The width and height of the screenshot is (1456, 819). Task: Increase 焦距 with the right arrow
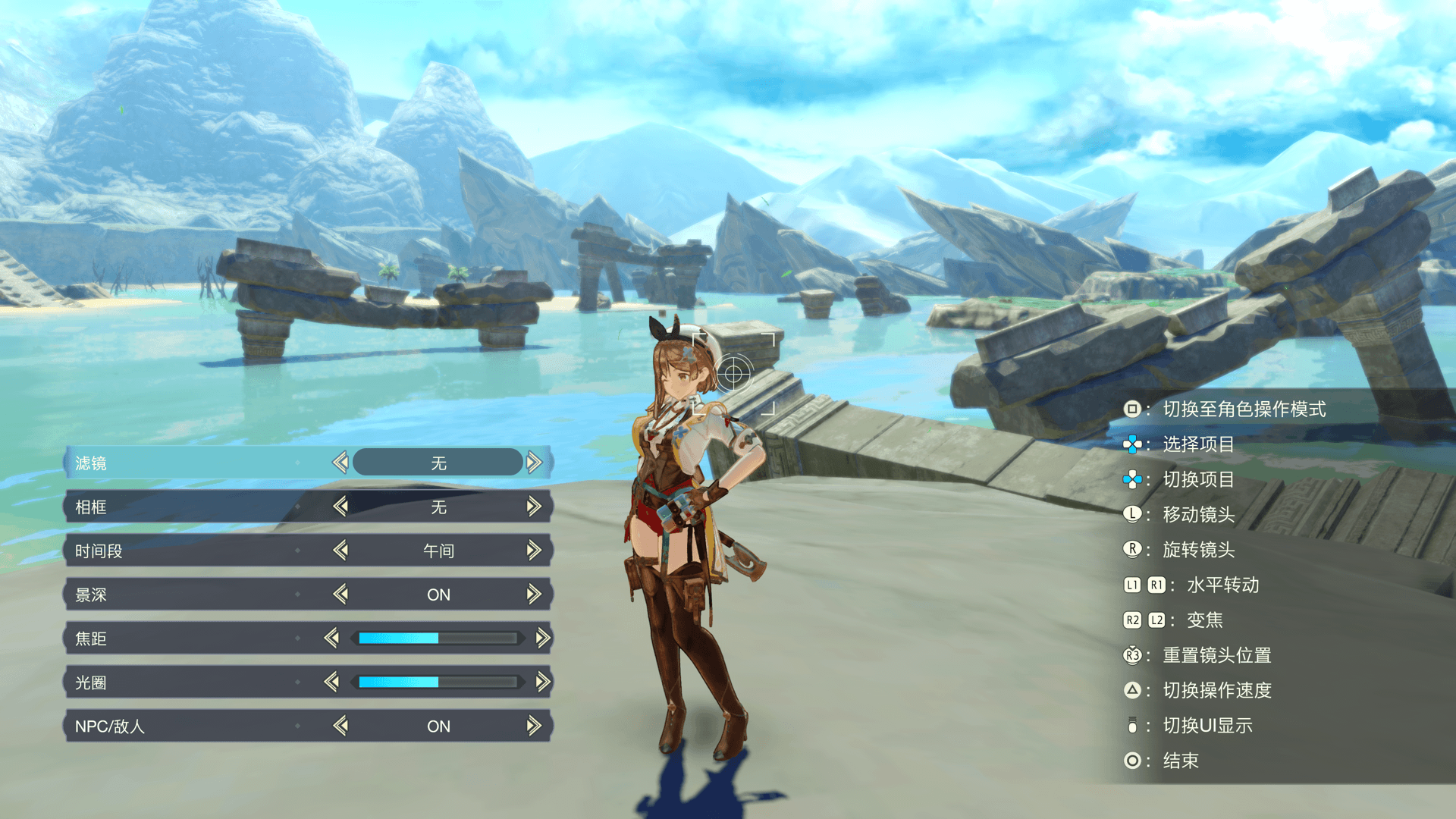point(543,638)
